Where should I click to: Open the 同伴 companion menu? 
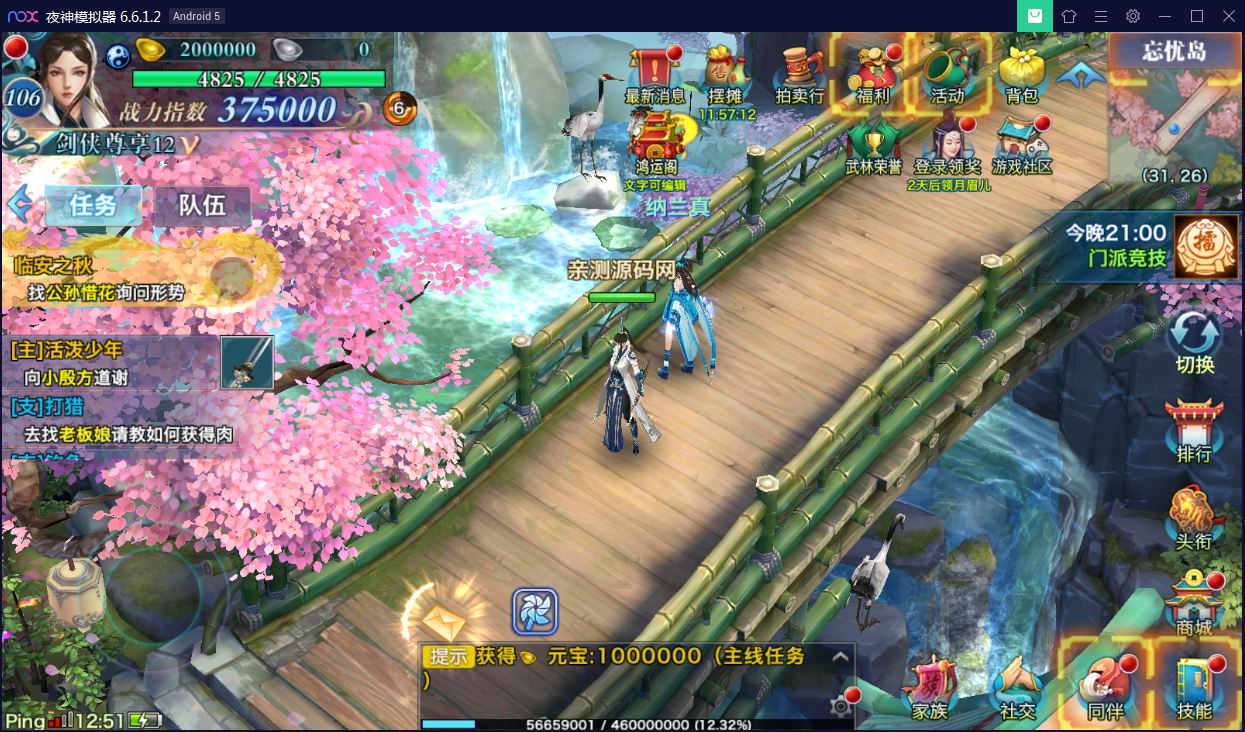1104,688
